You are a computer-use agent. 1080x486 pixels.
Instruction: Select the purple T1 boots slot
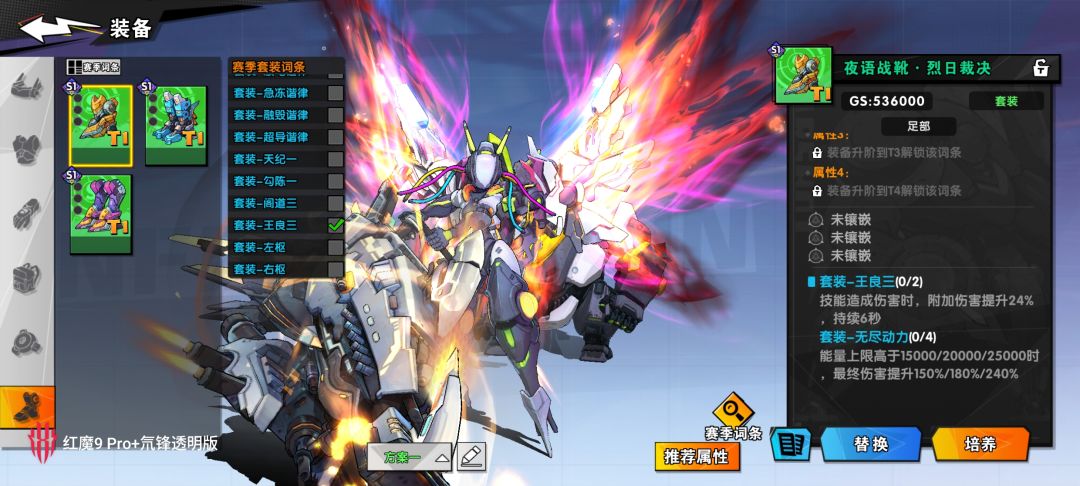[100, 212]
